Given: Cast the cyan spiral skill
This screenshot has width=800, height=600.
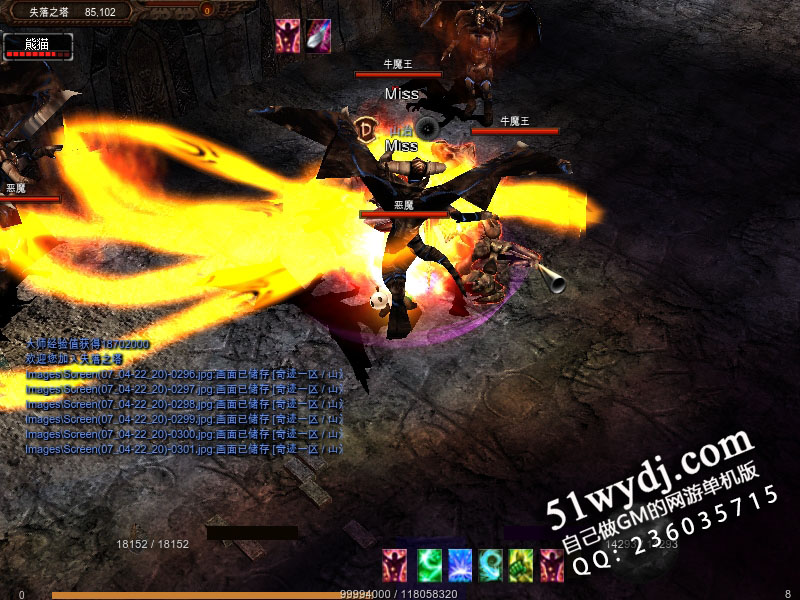Looking at the screenshot, I should 490,565.
